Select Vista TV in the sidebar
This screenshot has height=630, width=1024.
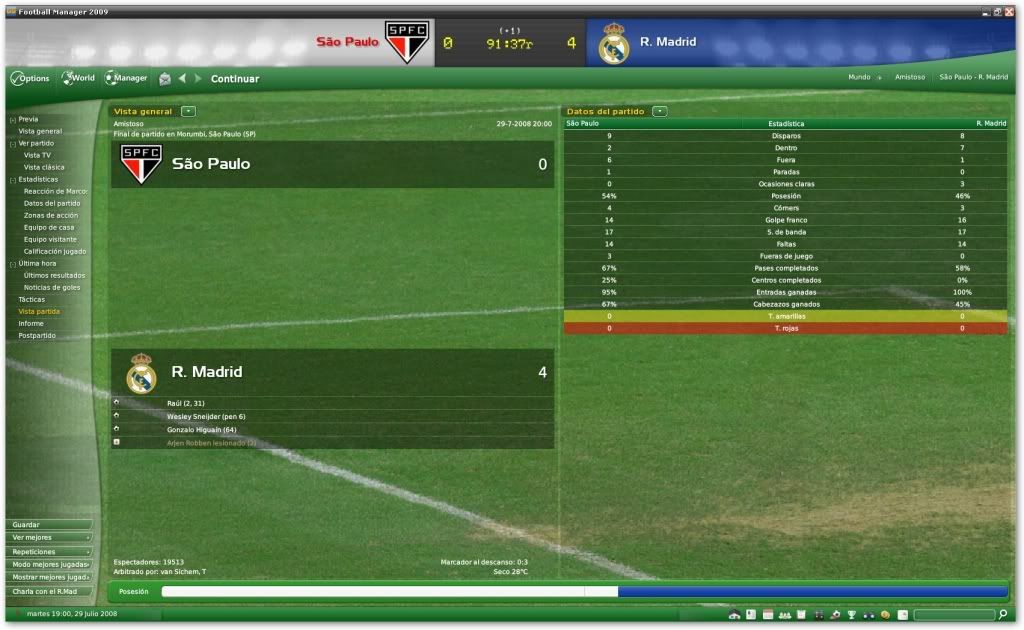point(37,155)
